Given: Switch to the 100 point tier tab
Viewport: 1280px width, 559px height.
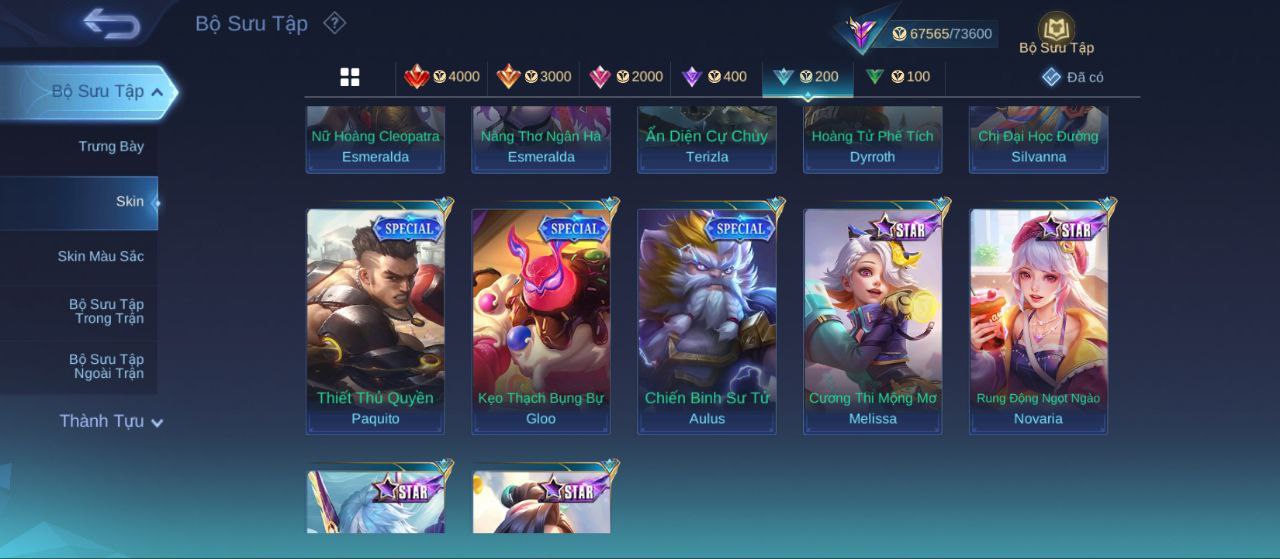Looking at the screenshot, I should [898, 77].
